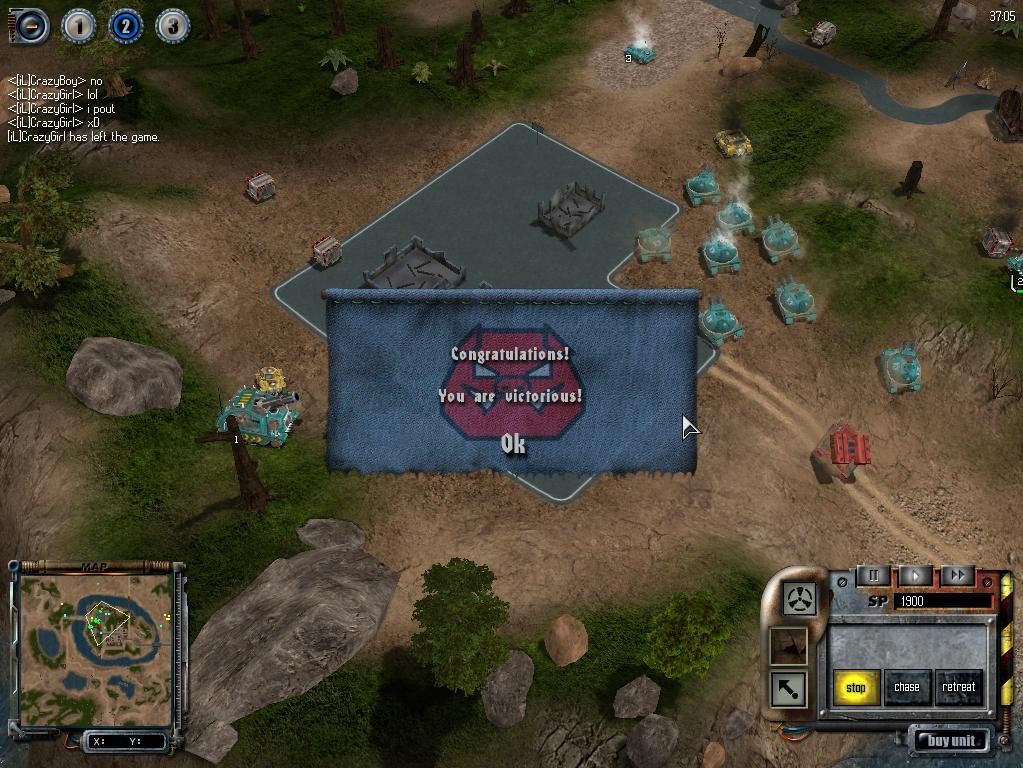Image resolution: width=1023 pixels, height=768 pixels.
Task: Click the round minus button beside group 1
Action: (x=30, y=26)
